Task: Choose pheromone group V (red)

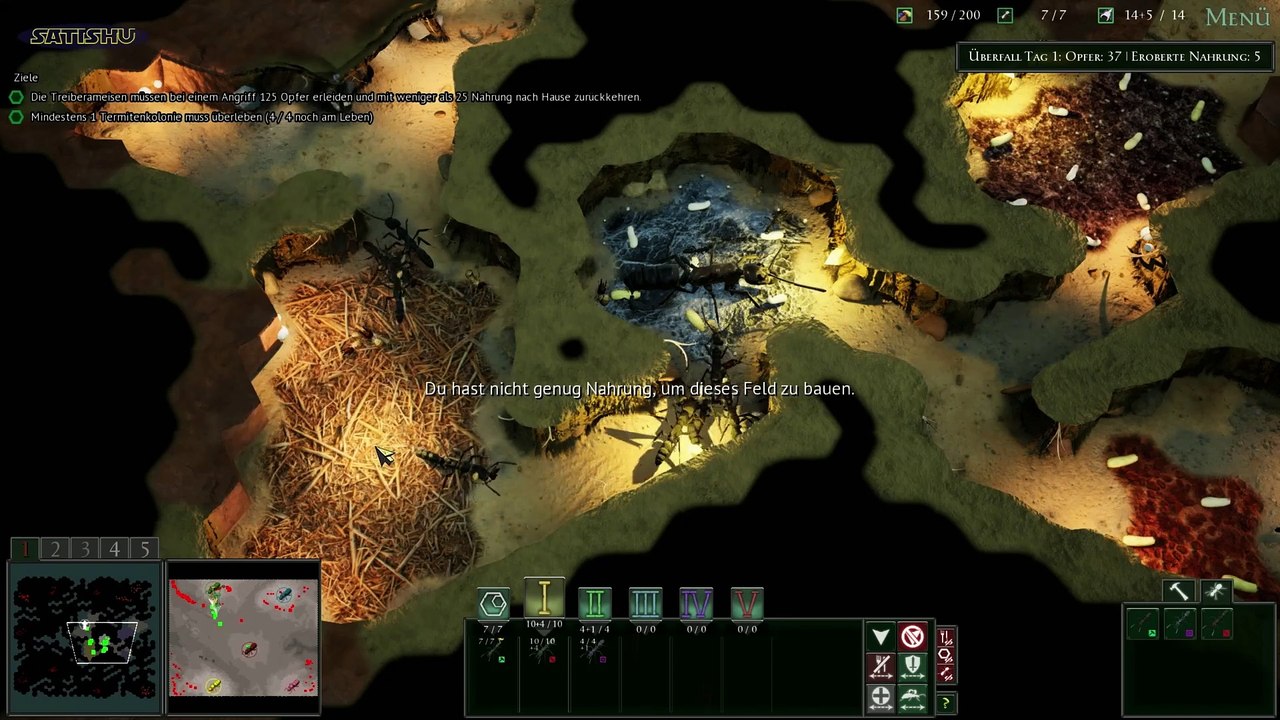Action: pos(747,603)
